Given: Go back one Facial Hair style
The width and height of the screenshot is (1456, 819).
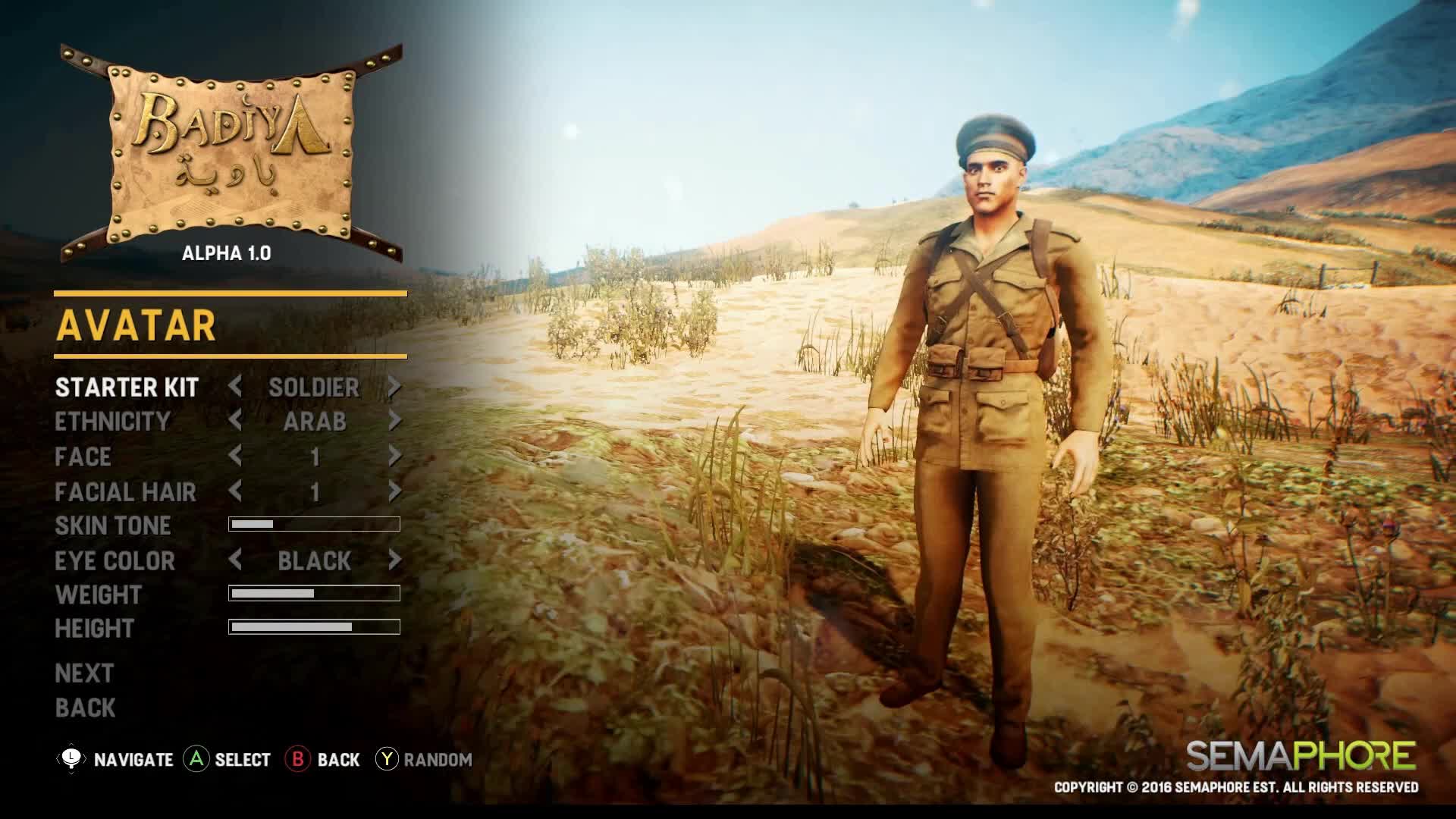Looking at the screenshot, I should click(235, 491).
